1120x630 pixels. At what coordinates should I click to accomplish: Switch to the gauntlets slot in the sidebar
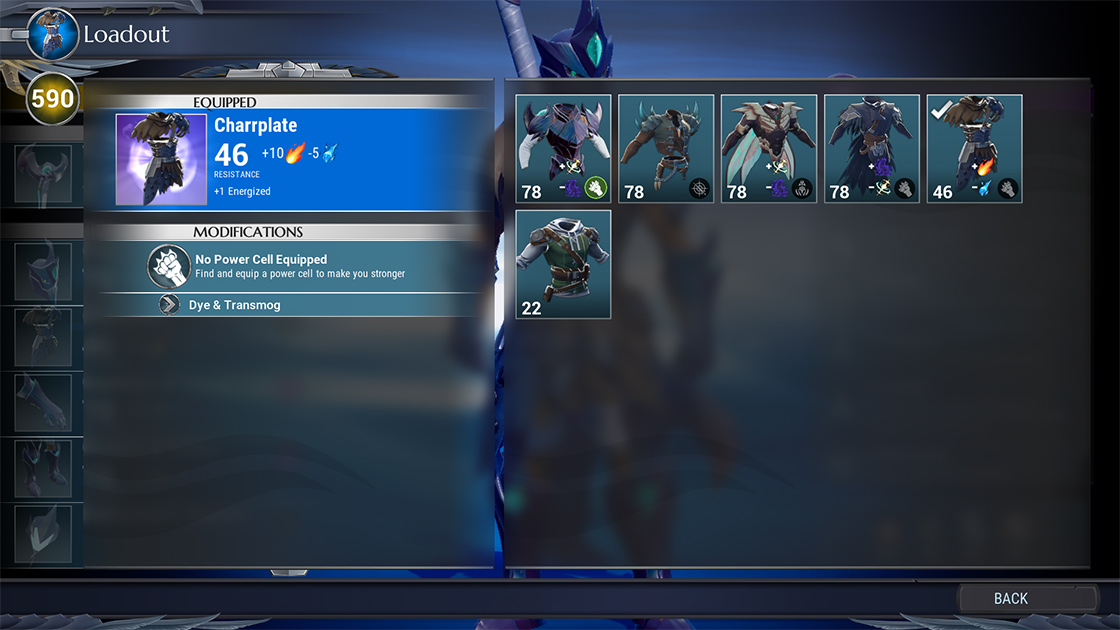click(43, 403)
